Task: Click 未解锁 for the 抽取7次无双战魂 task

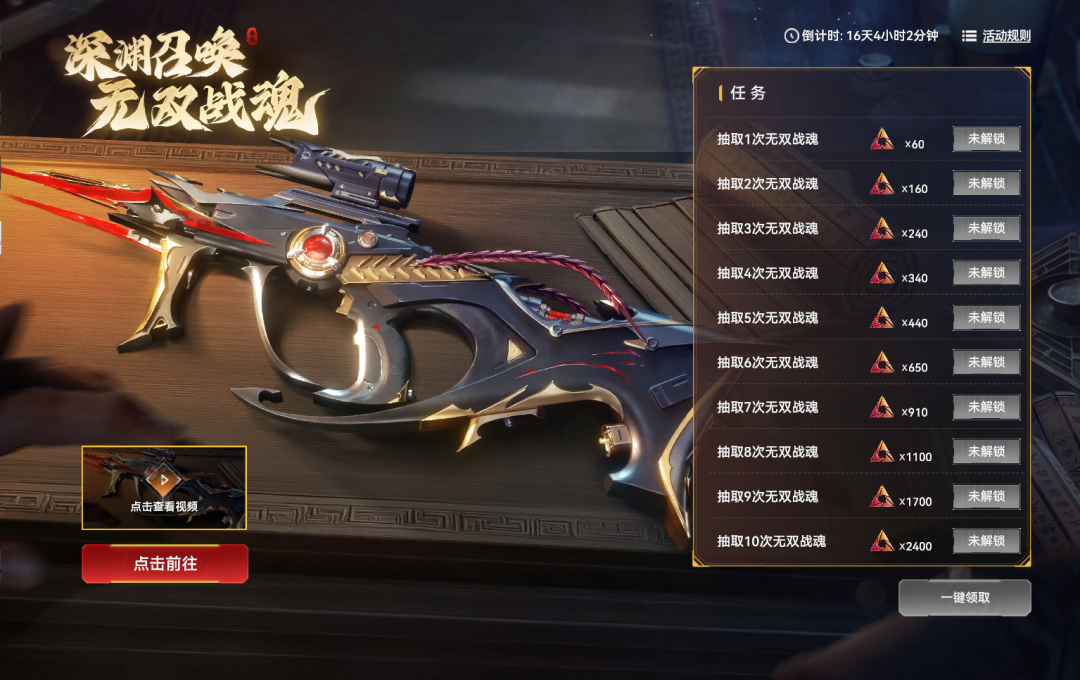Action: point(986,407)
